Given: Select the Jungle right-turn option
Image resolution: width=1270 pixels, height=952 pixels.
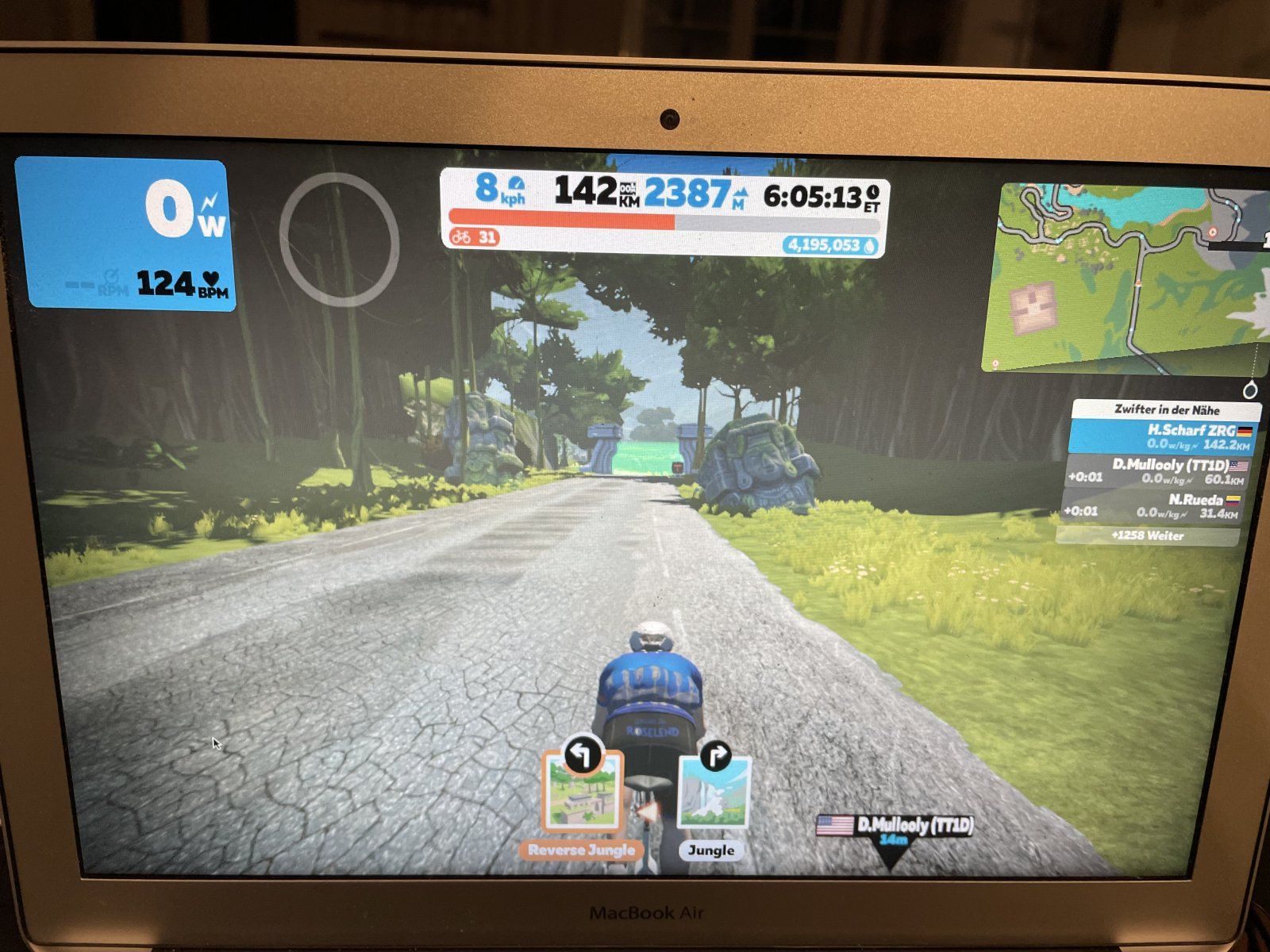Looking at the screenshot, I should click(x=714, y=793).
